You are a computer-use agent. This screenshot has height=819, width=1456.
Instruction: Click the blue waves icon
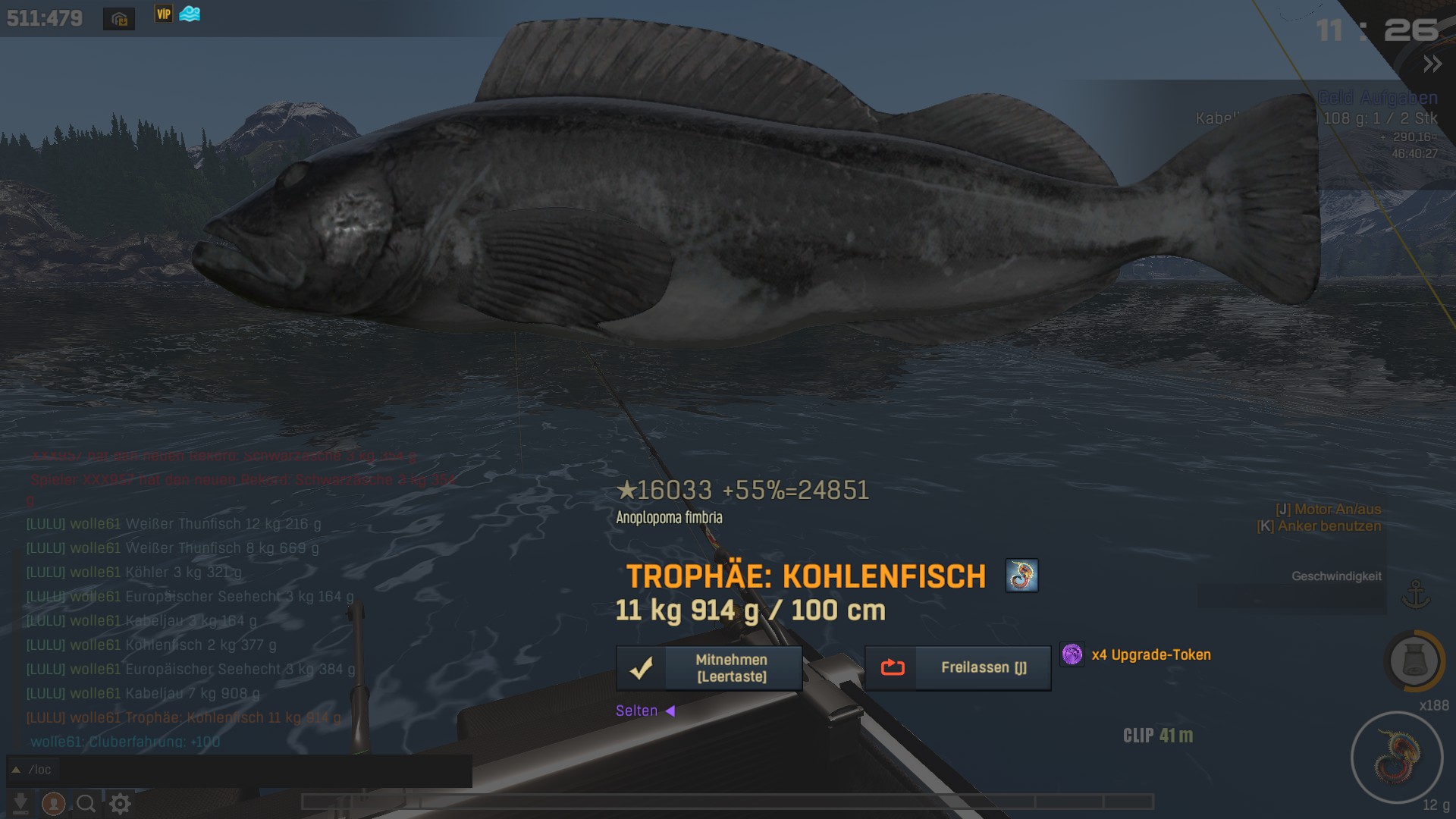(x=190, y=14)
